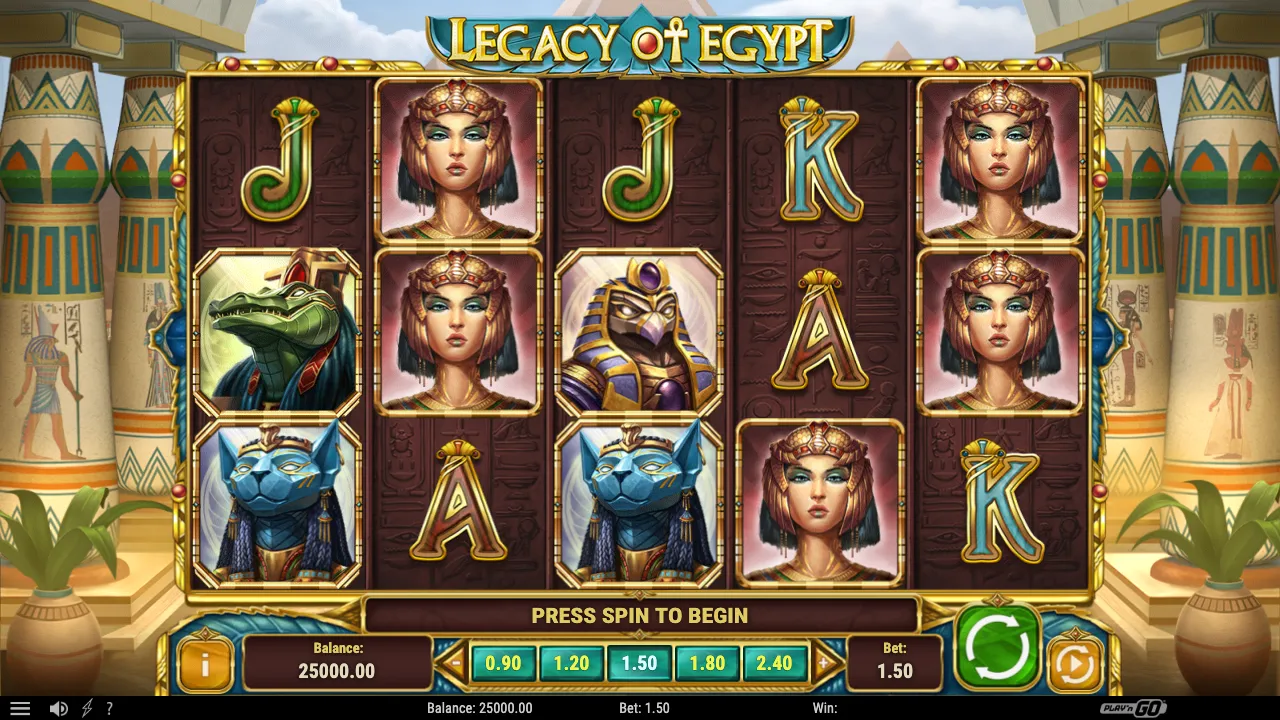Viewport: 1280px width, 720px height.
Task: Toggle quick spin with the lightning icon
Action: click(x=88, y=707)
